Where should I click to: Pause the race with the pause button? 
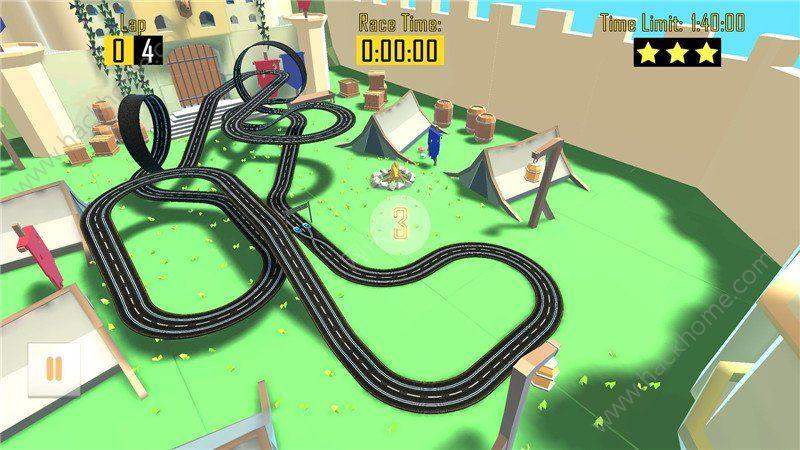point(54,369)
